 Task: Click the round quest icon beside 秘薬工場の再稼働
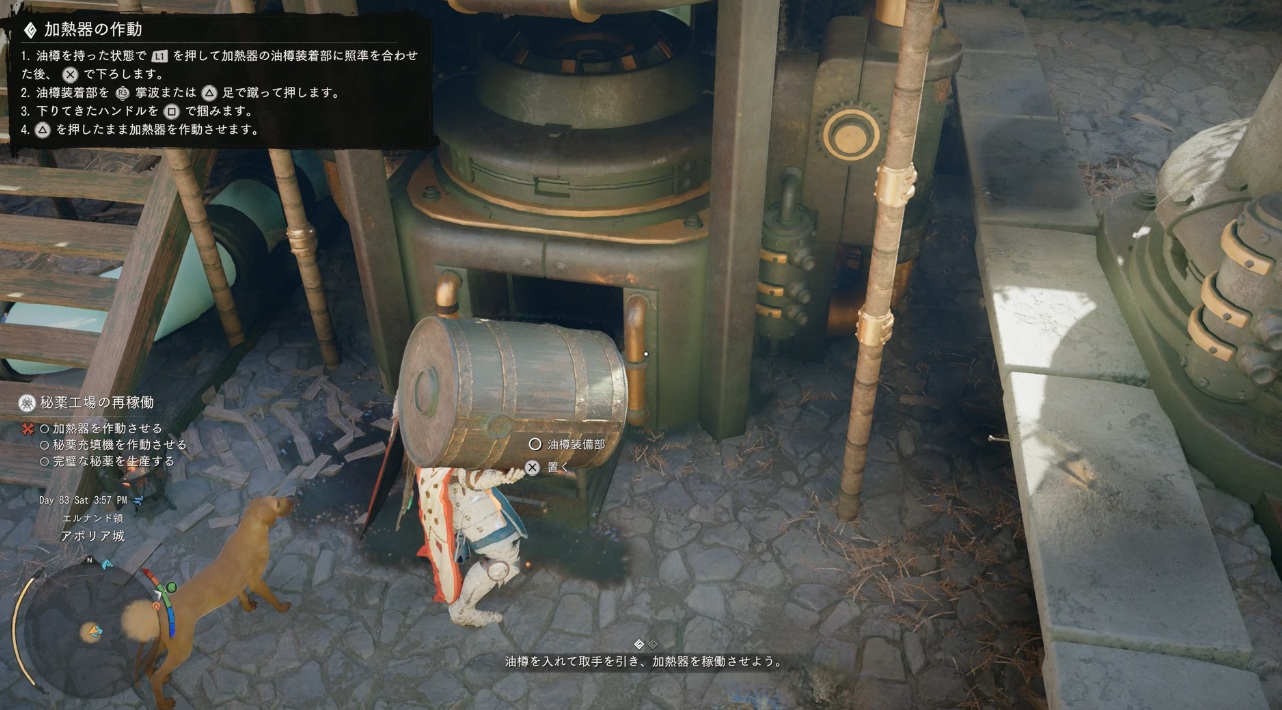pyautogui.click(x=28, y=403)
